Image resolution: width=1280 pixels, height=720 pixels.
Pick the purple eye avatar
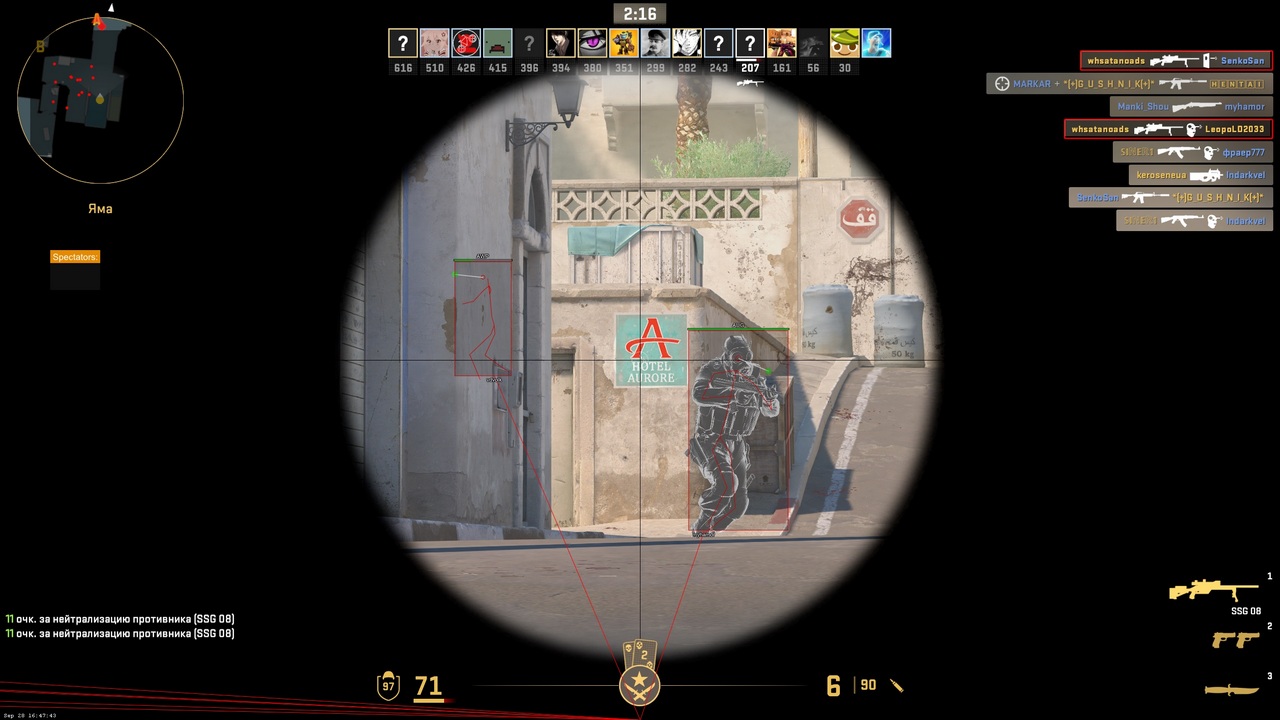tap(592, 43)
